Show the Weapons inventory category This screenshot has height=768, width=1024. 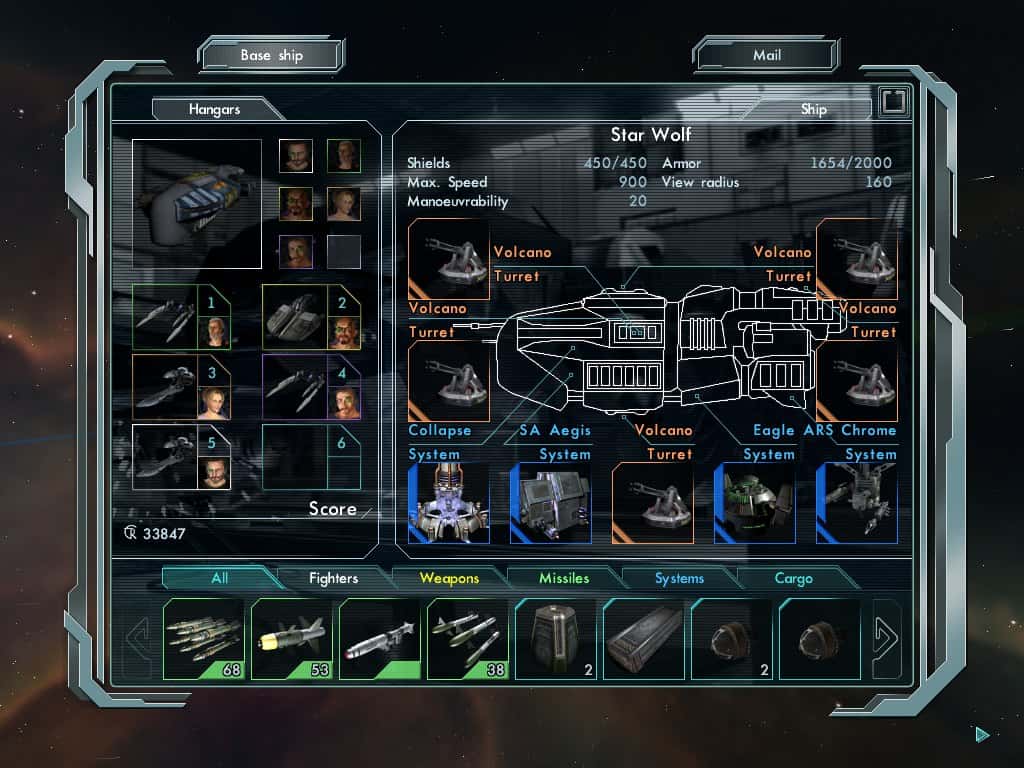(x=449, y=578)
